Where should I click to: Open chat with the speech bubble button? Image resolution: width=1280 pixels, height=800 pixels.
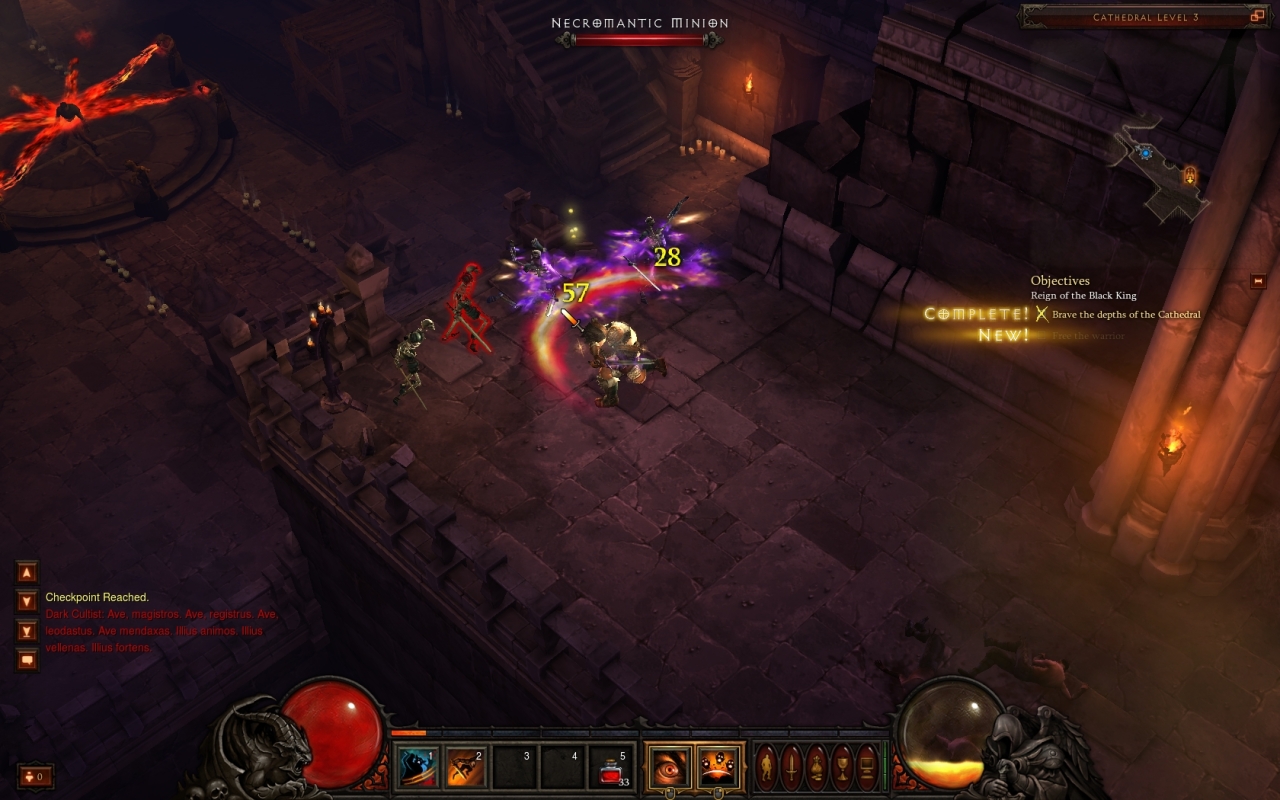point(27,660)
